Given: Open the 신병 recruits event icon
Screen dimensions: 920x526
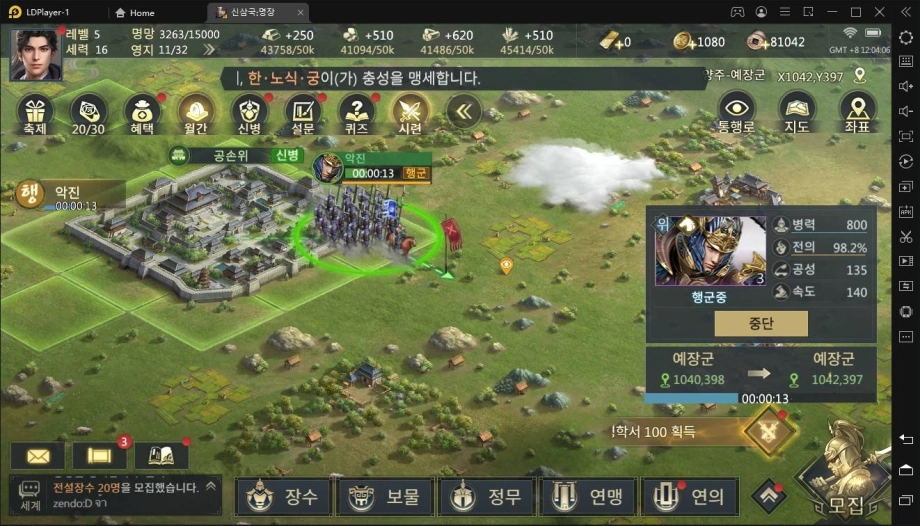Looking at the screenshot, I should (249, 113).
